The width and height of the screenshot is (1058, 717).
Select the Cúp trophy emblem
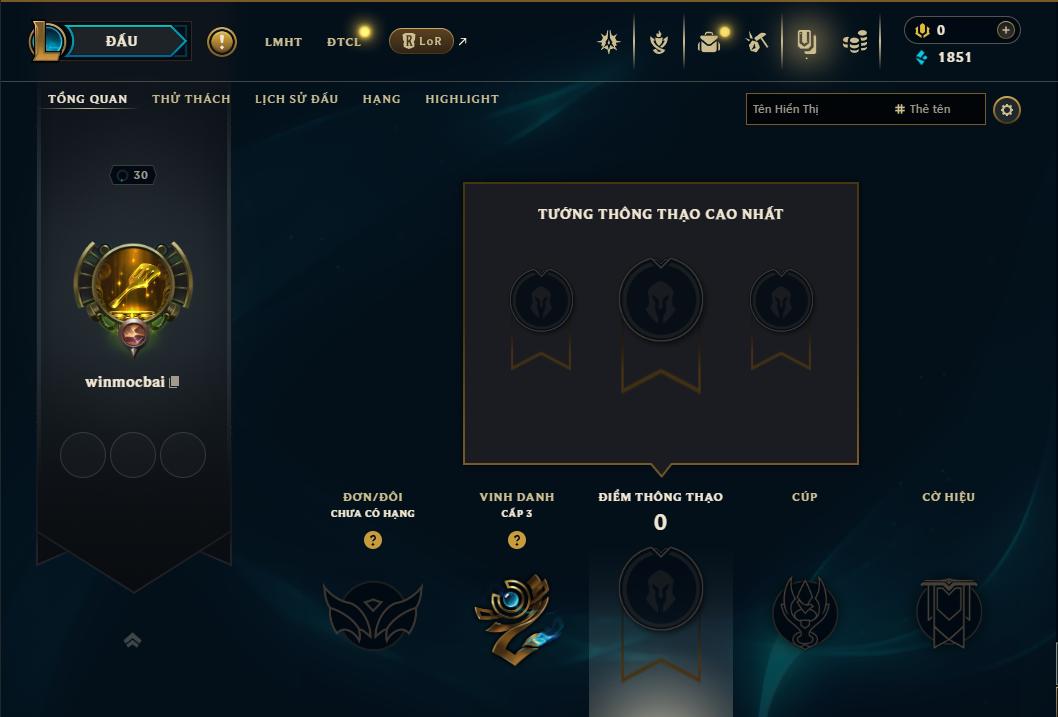[805, 612]
